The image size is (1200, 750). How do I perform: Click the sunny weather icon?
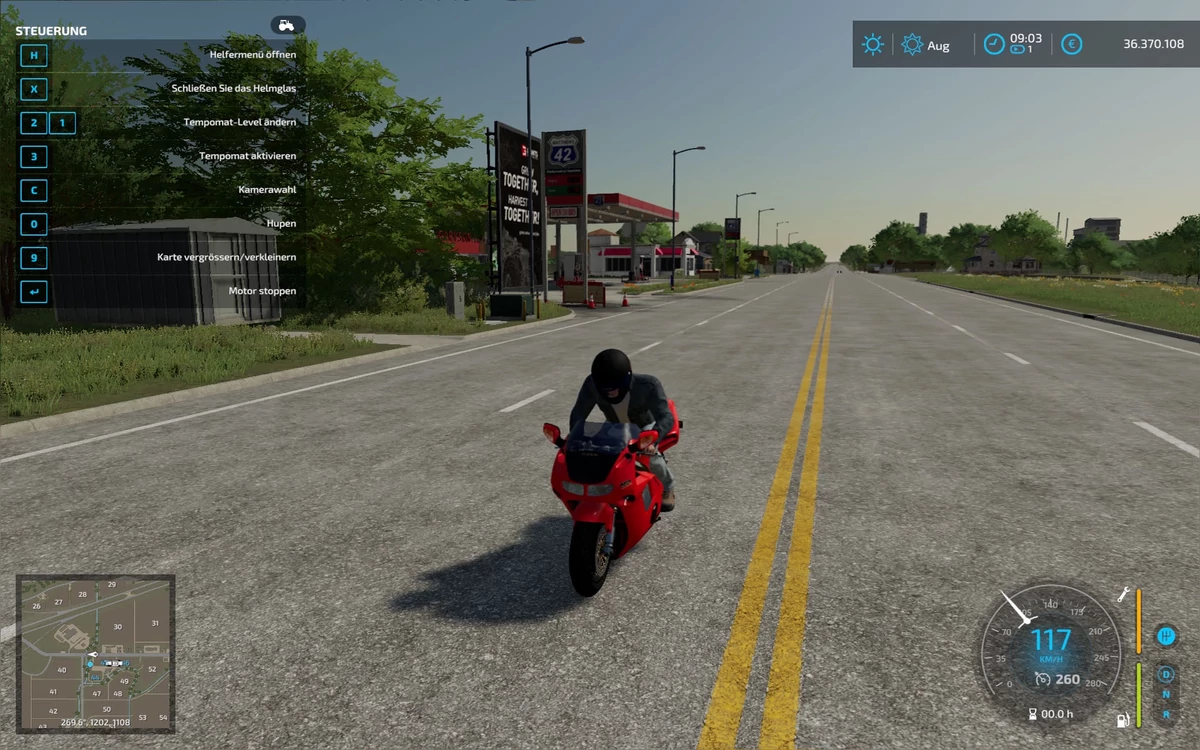click(x=873, y=44)
